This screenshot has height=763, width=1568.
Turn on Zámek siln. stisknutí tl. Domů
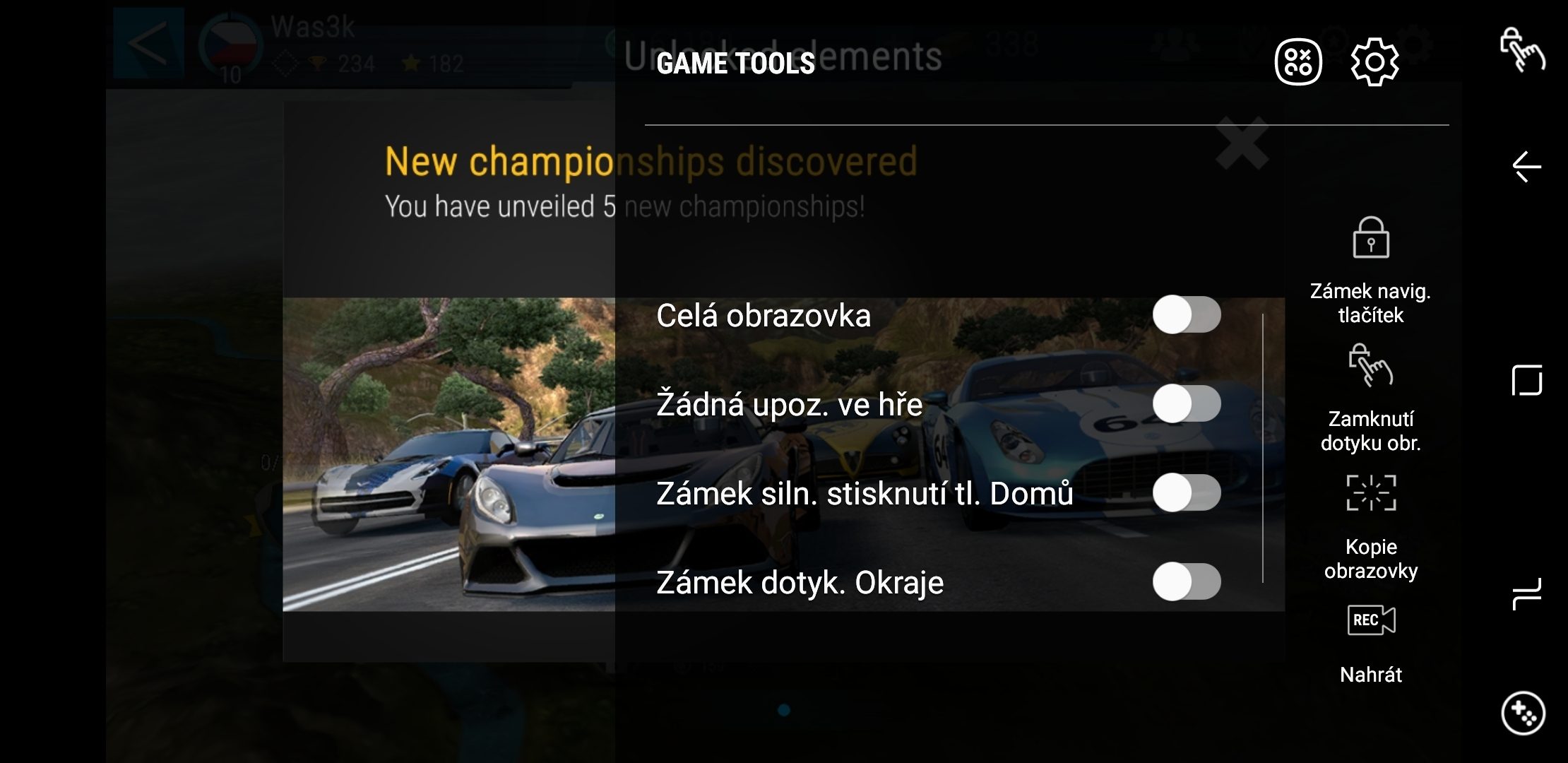[1186, 493]
